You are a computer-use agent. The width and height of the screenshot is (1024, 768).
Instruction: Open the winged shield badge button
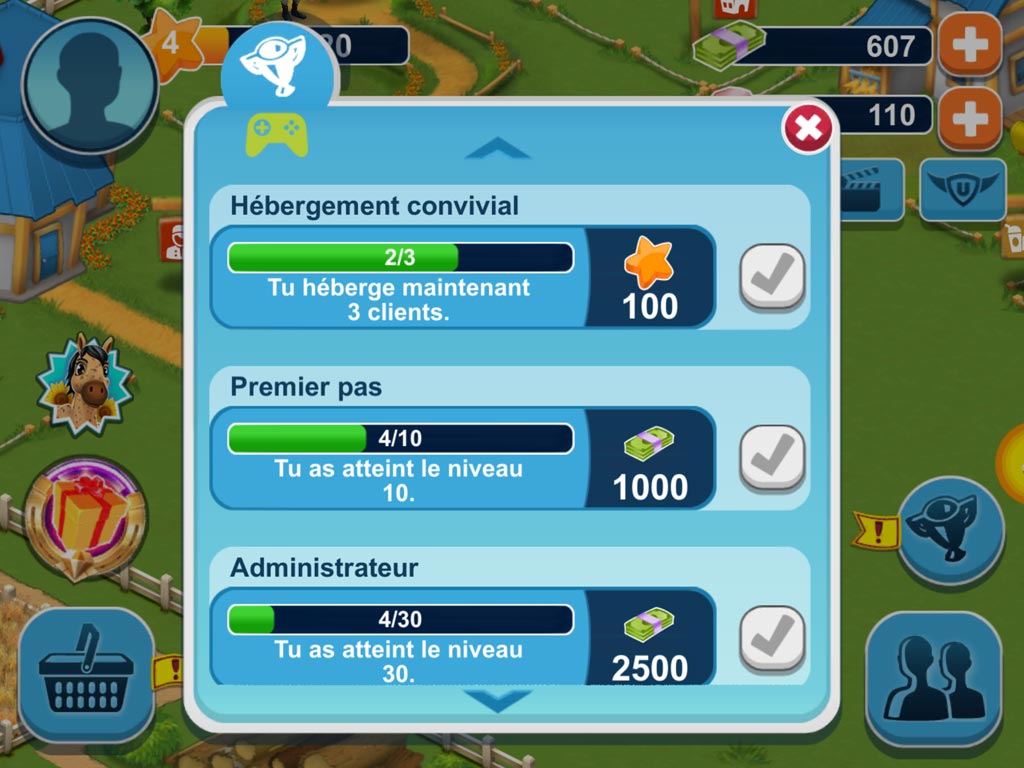coord(962,189)
